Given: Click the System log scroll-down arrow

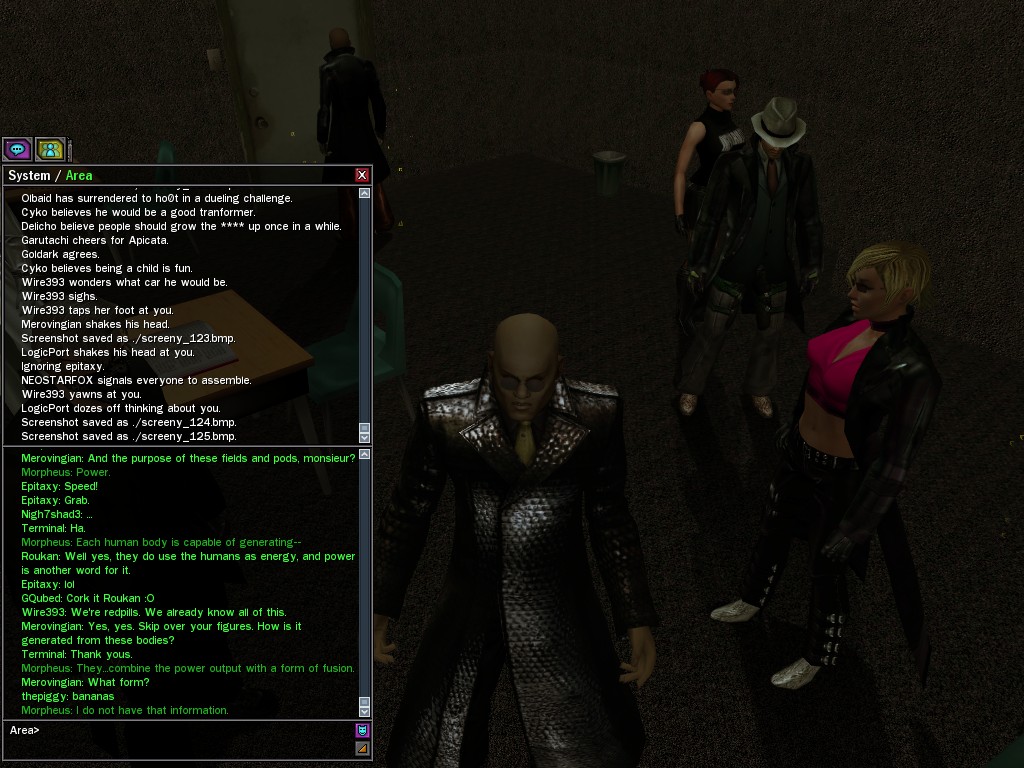Looking at the screenshot, I should coord(364,438).
